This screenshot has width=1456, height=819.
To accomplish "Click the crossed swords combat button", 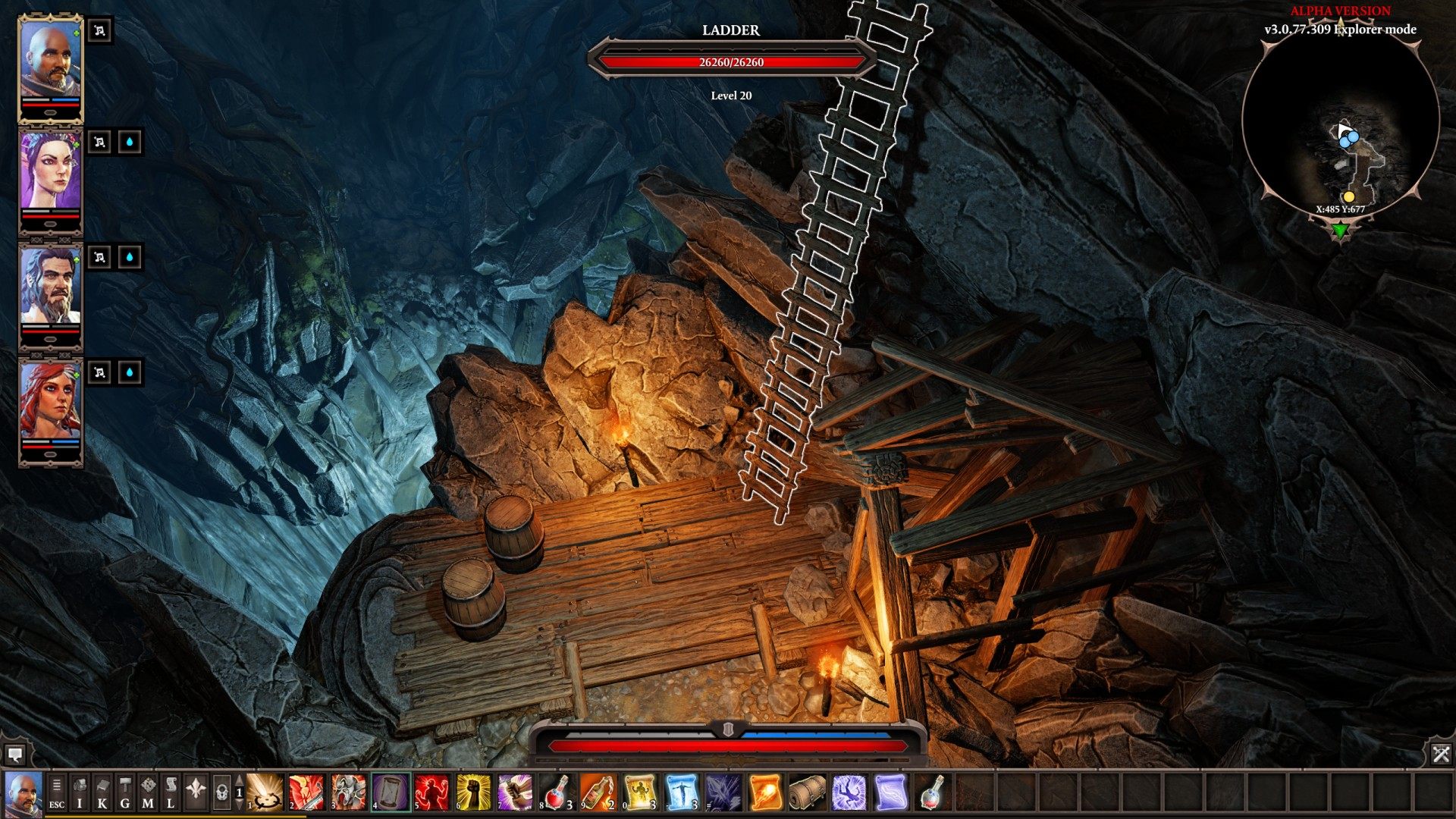I will pyautogui.click(x=1441, y=754).
